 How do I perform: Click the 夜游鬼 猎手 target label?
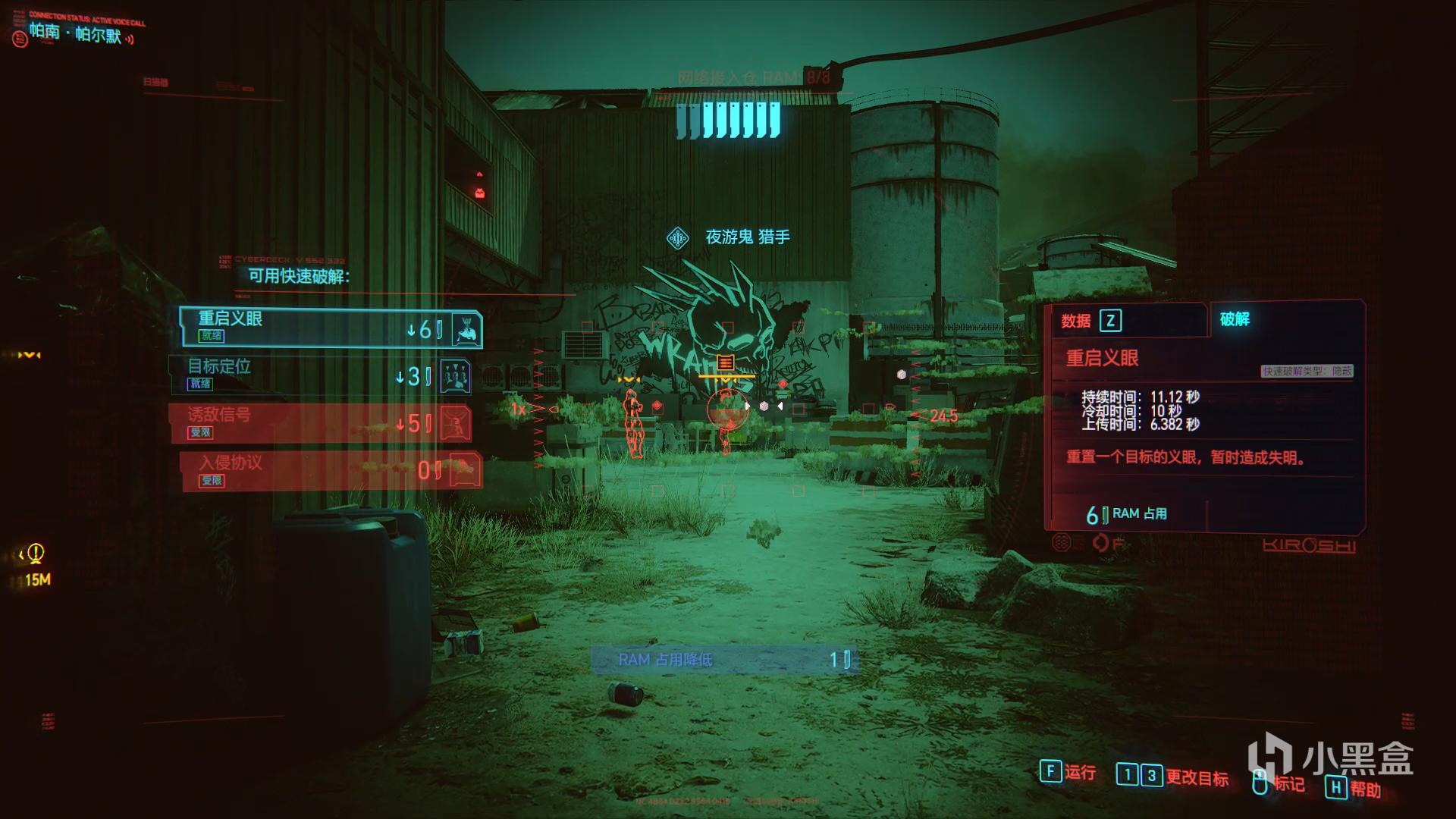(x=747, y=237)
